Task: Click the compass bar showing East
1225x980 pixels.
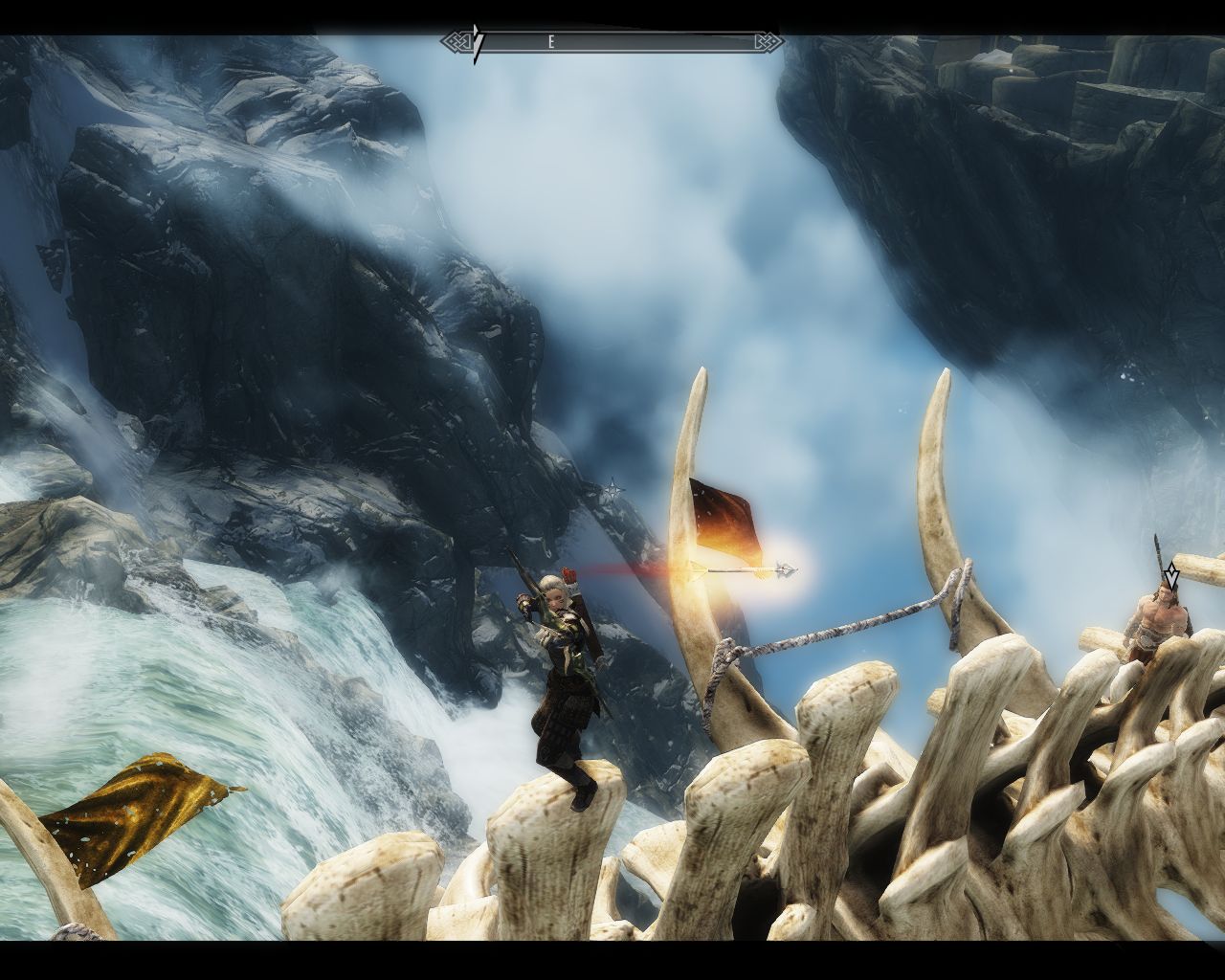Action: tap(612, 42)
